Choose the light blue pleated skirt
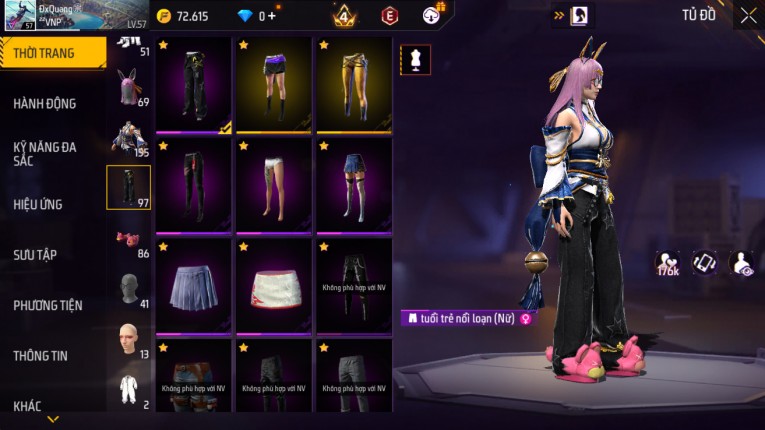Image resolution: width=765 pixels, height=430 pixels. 194,285
